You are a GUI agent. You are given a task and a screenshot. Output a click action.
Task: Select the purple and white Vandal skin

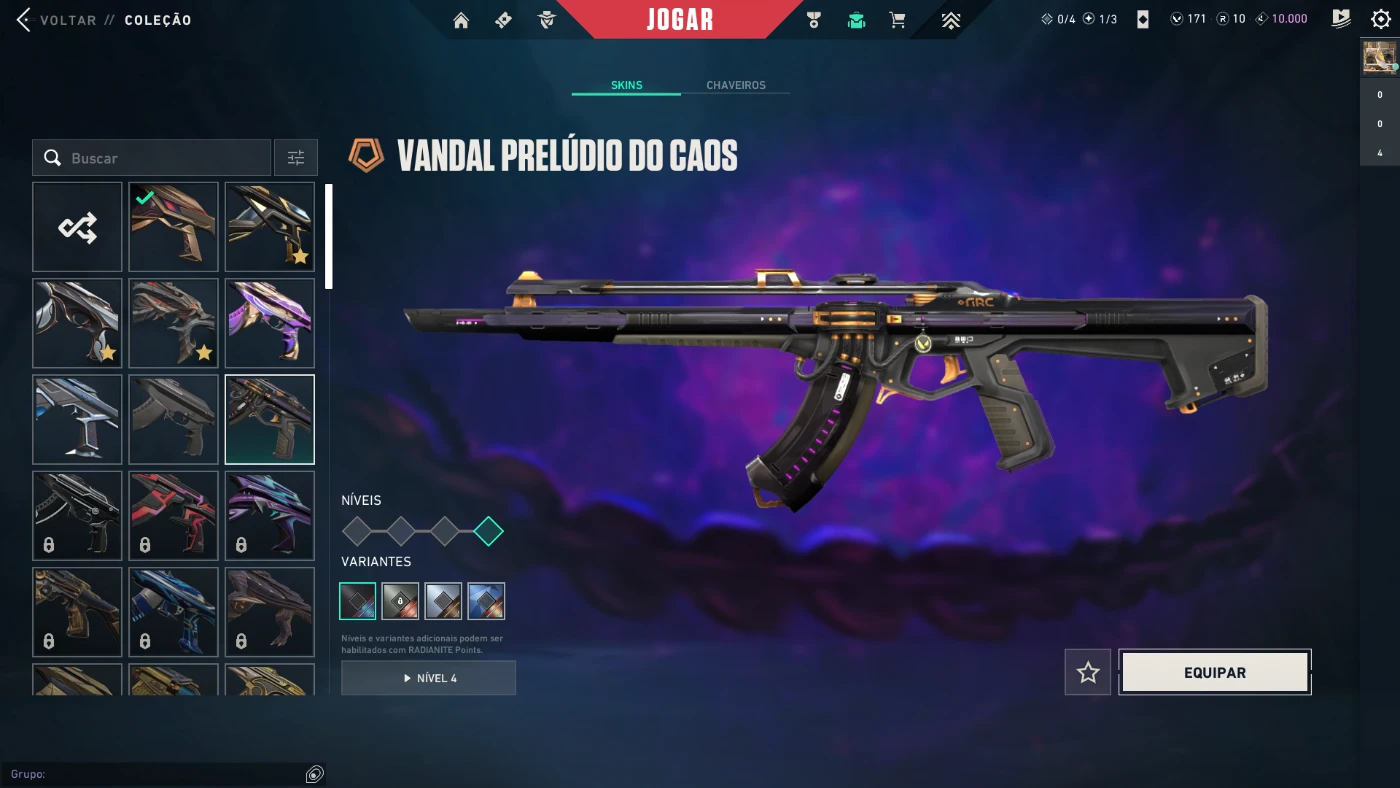[x=269, y=323]
